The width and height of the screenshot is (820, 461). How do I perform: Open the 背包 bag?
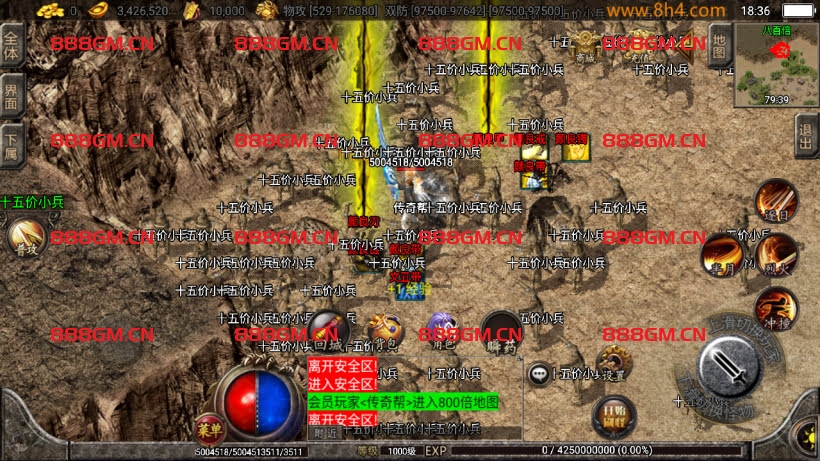tap(385, 330)
